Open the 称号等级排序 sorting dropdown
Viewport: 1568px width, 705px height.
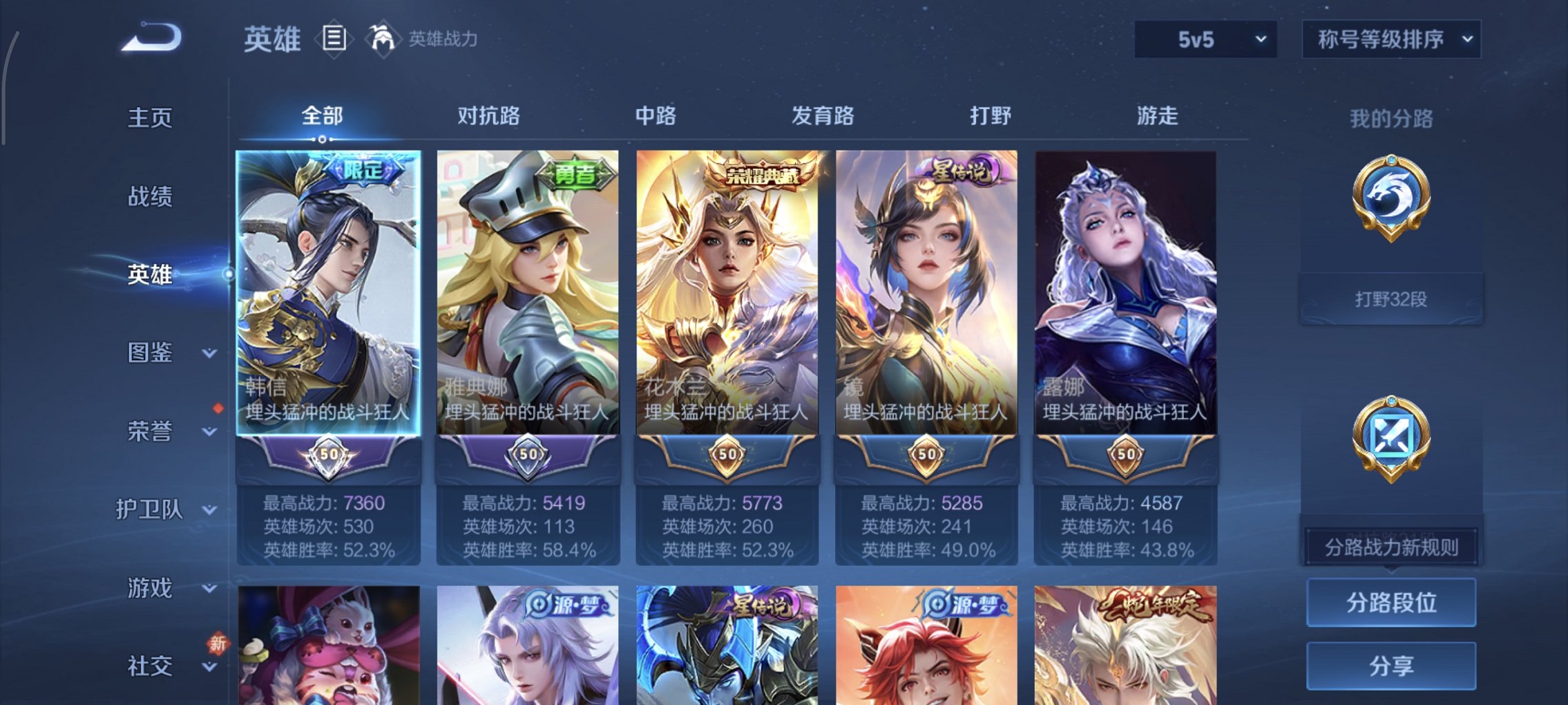pos(1390,39)
